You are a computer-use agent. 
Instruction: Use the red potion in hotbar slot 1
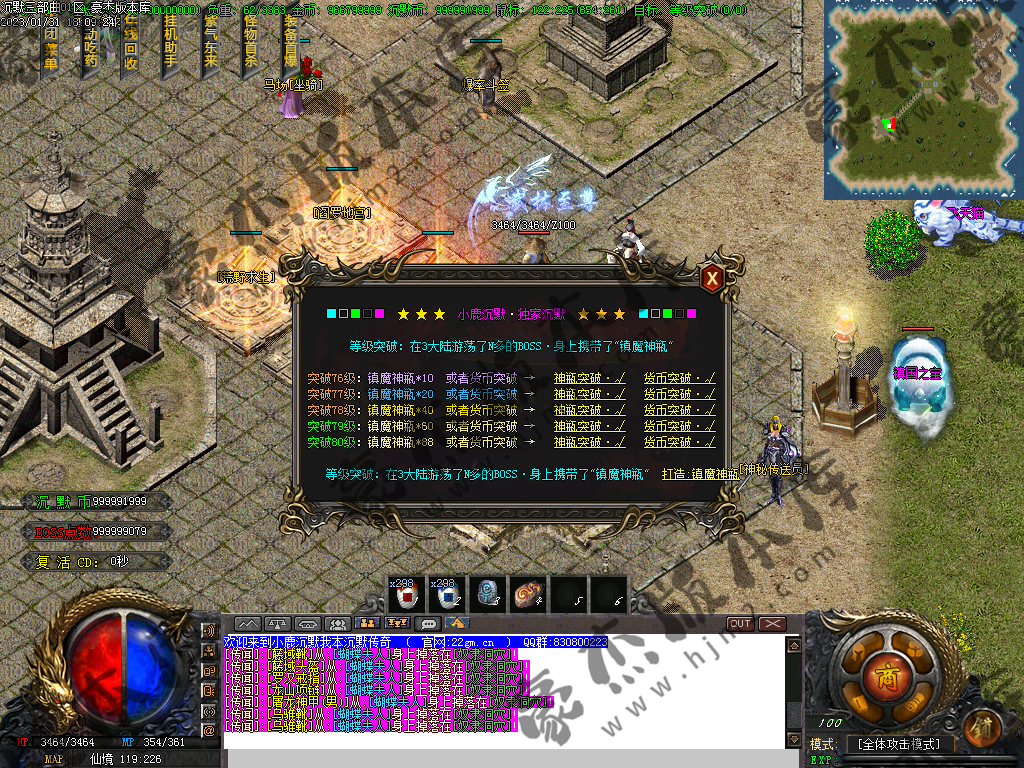[x=407, y=595]
